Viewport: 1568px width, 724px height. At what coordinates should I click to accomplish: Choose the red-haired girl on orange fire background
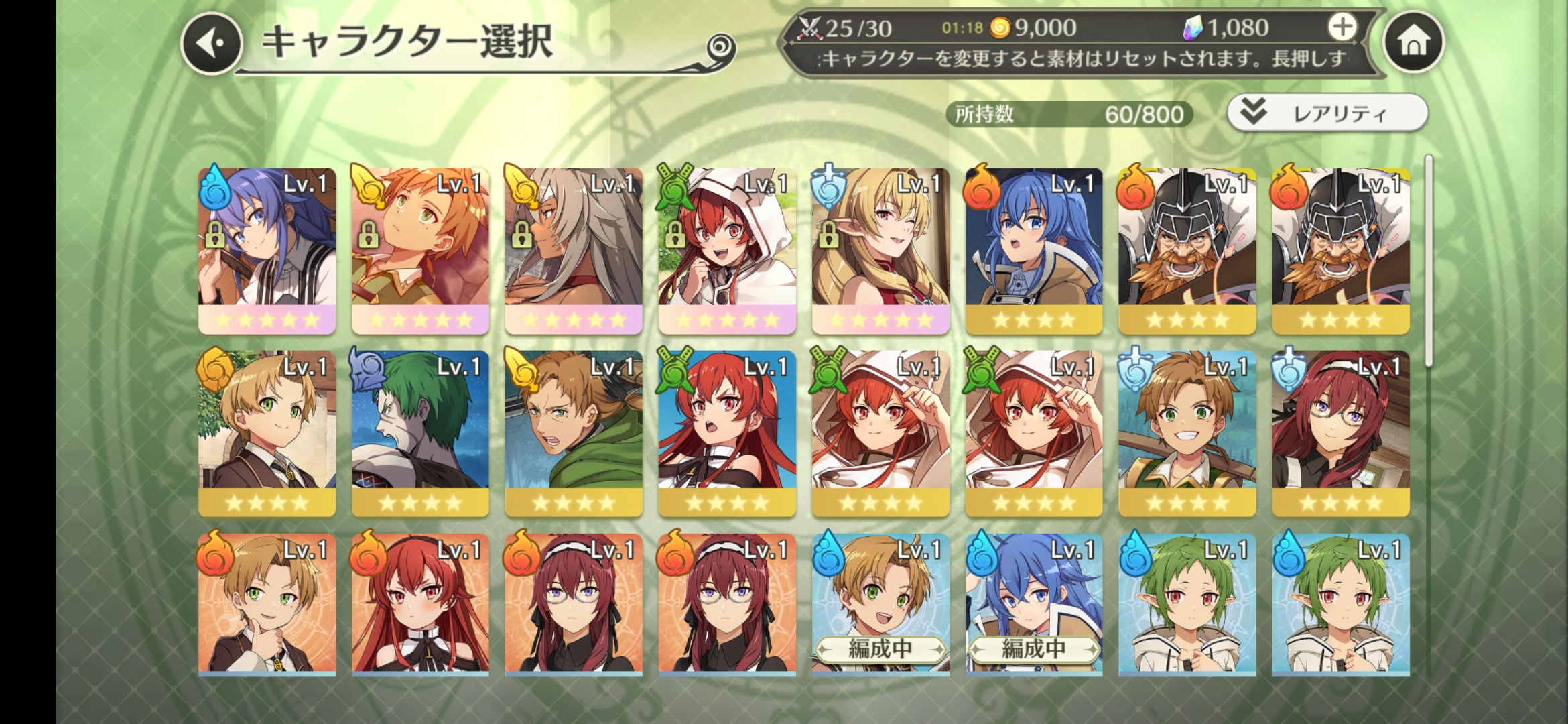(420, 605)
